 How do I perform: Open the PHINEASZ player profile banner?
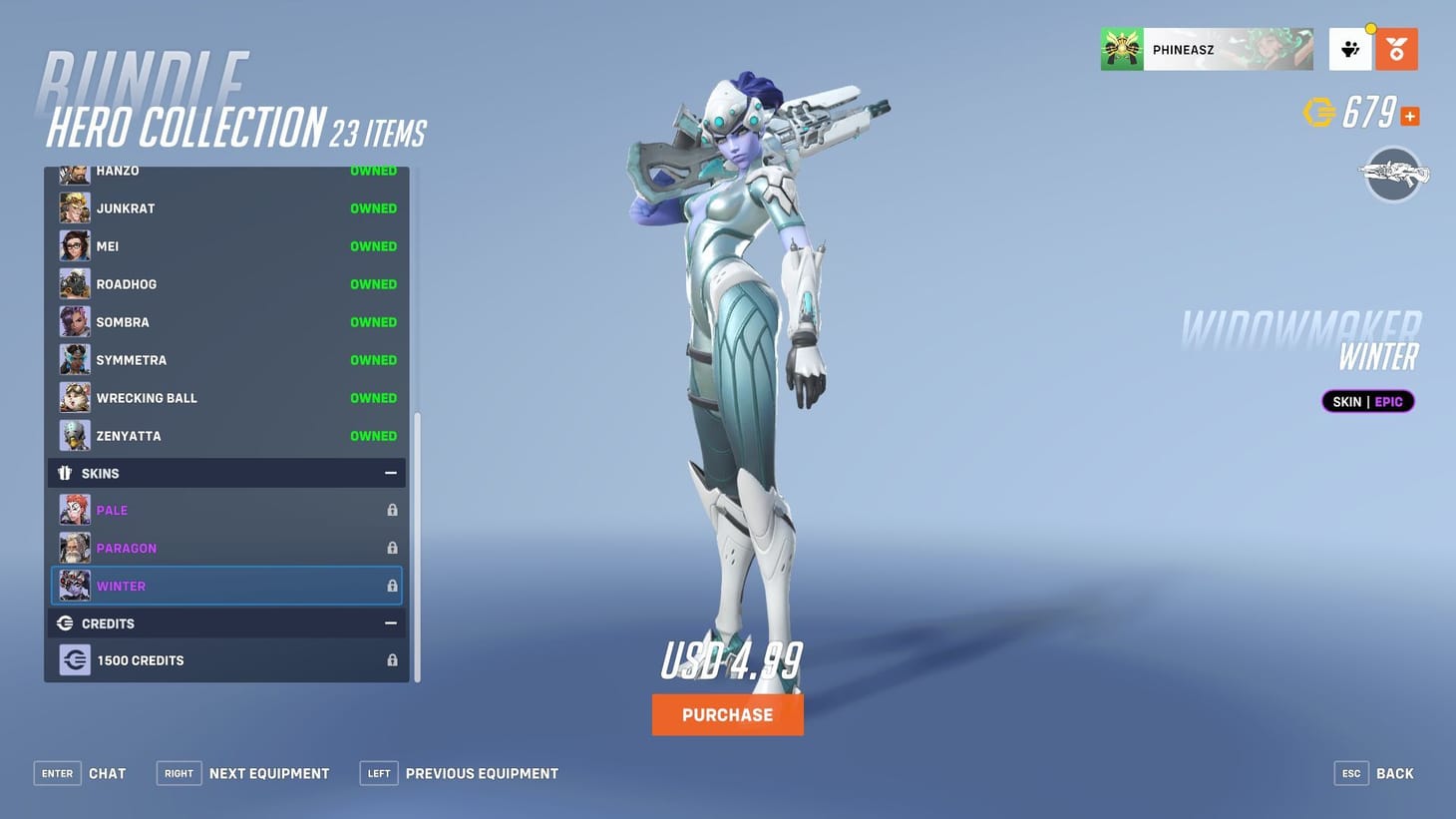pyautogui.click(x=1207, y=48)
